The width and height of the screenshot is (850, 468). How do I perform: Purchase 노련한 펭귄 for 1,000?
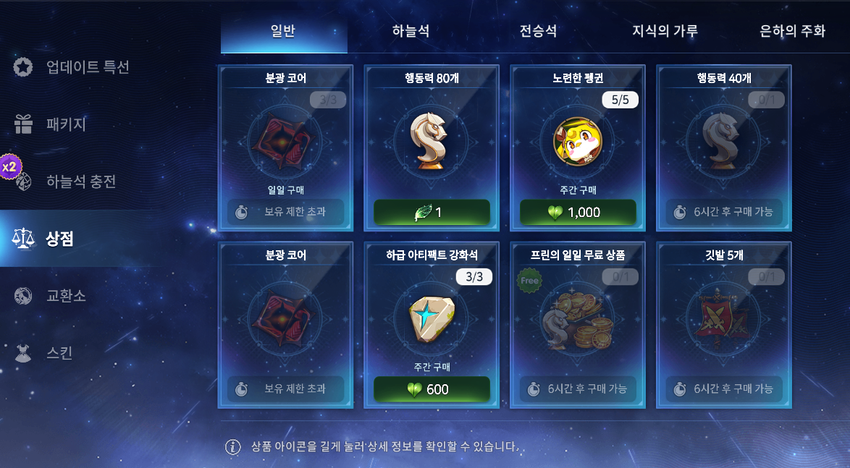point(577,213)
